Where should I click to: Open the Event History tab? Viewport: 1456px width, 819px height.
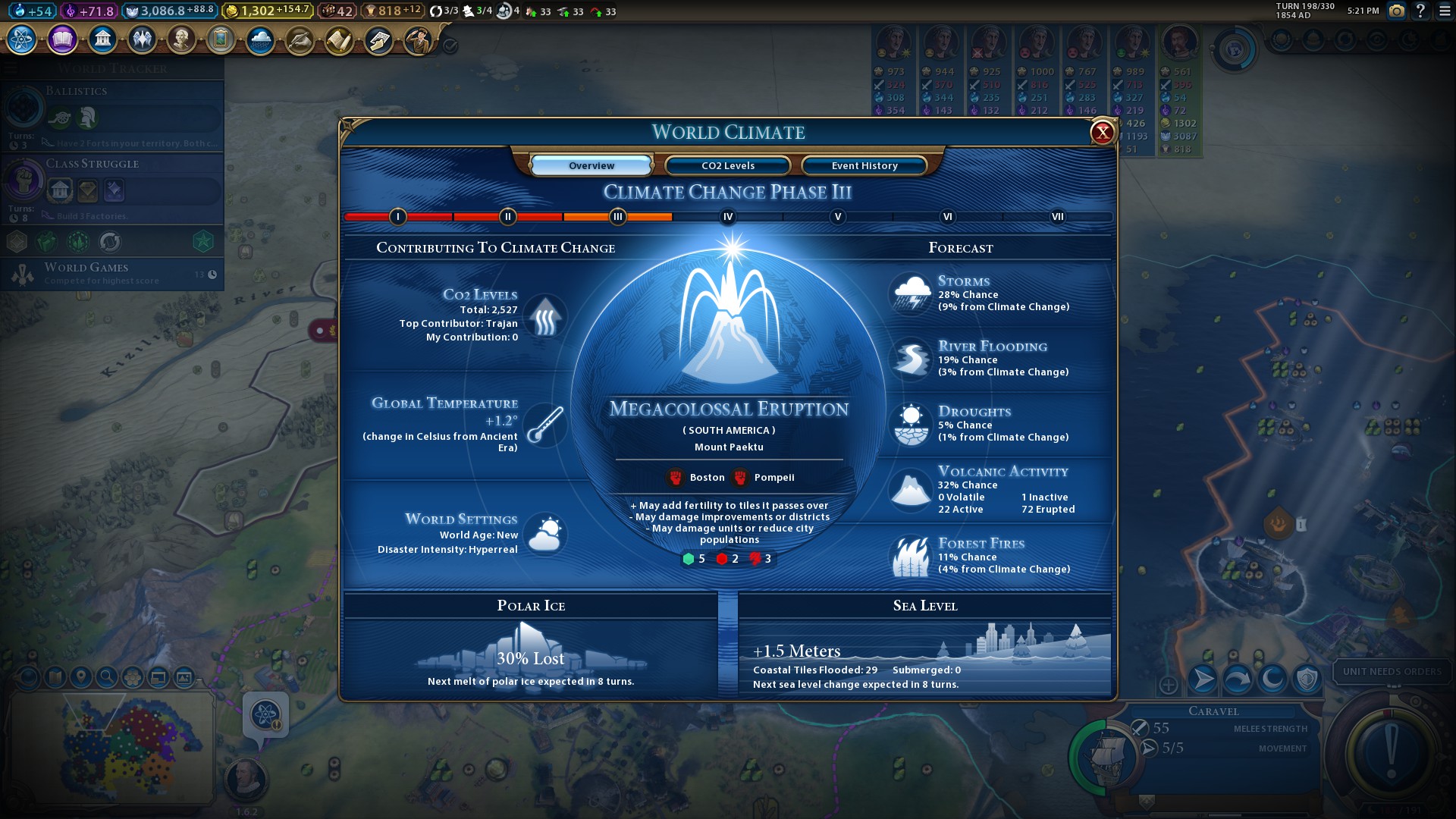coord(864,165)
